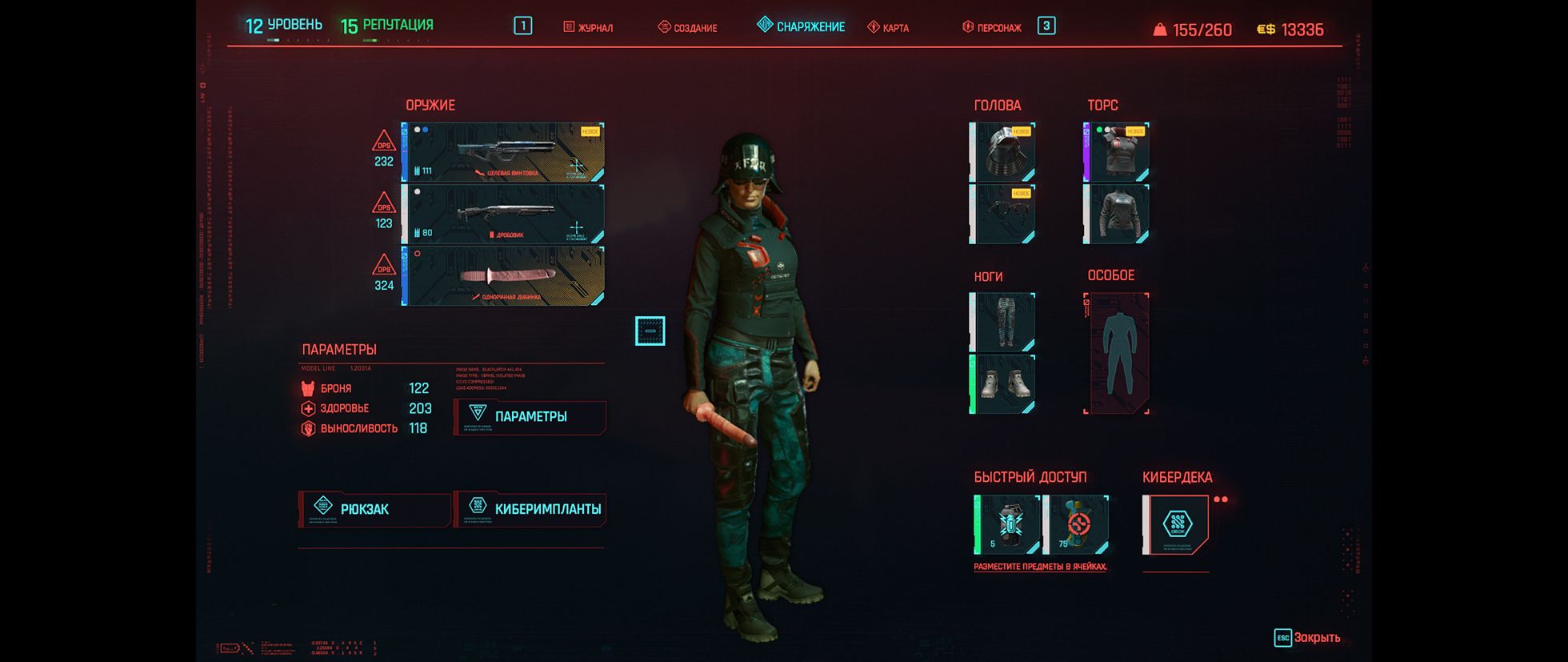
Task: Select the Снаряжение tab
Action: 801,26
